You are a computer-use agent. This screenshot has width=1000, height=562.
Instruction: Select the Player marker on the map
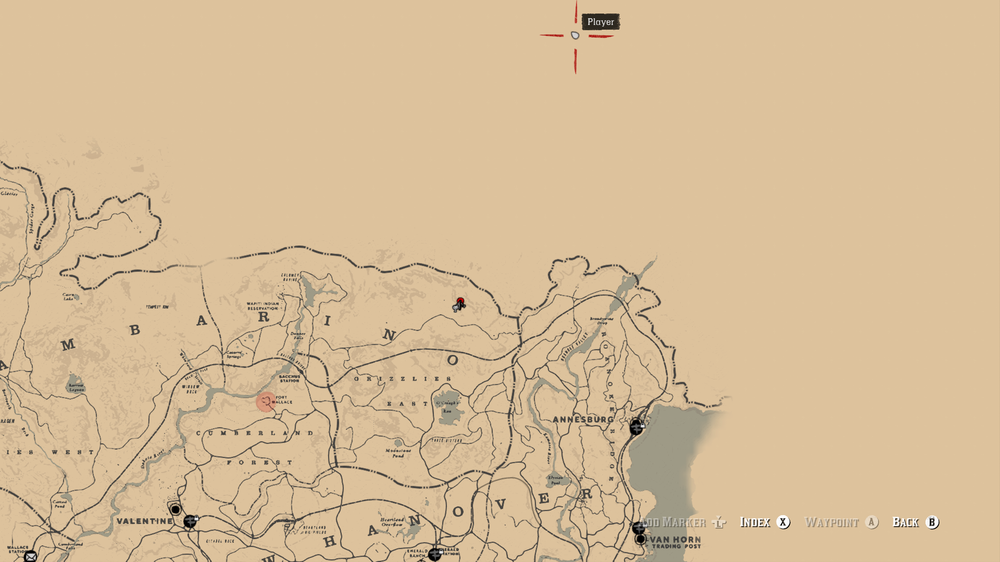coord(575,35)
